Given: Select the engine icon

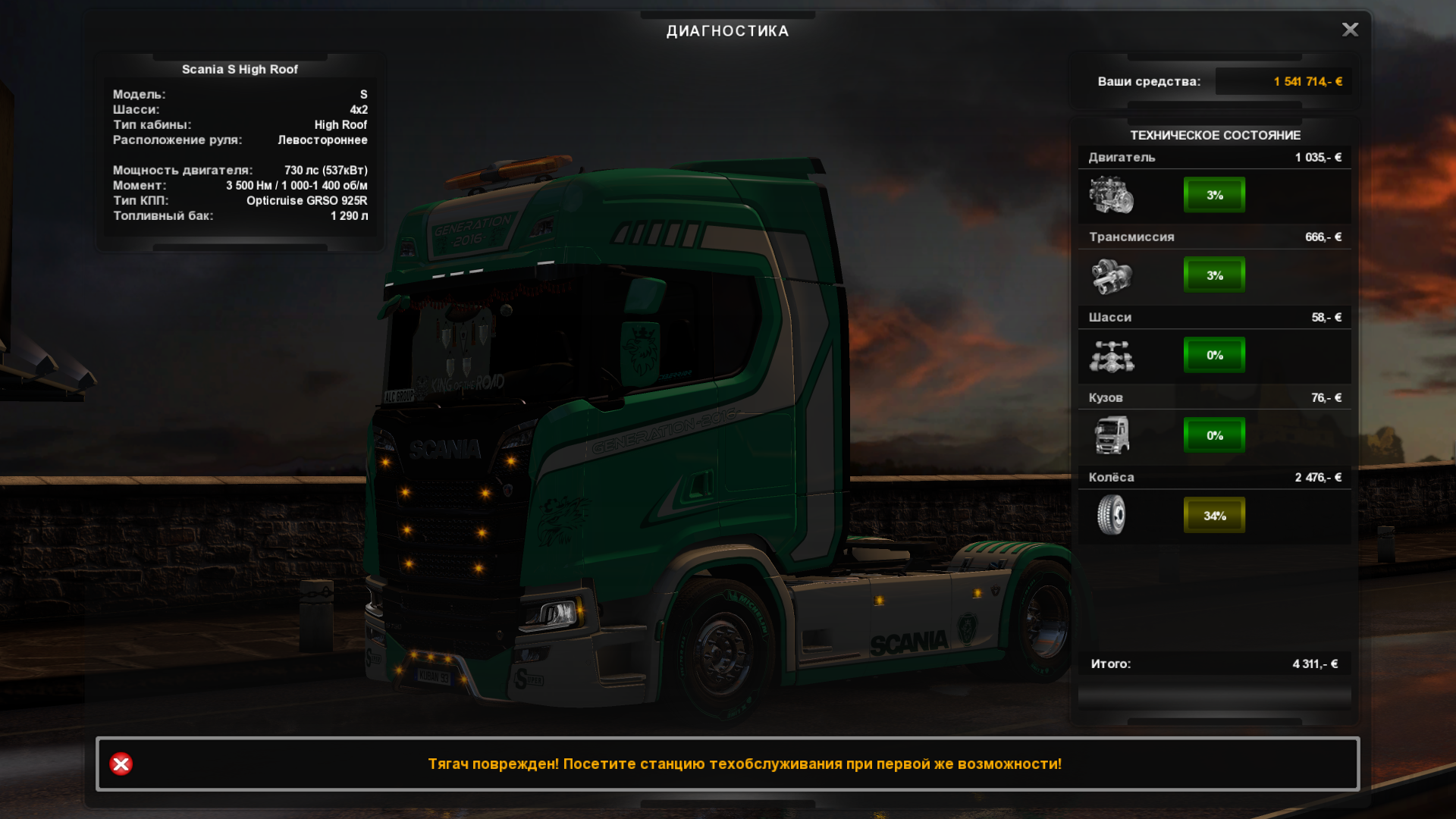Looking at the screenshot, I should pyautogui.click(x=1111, y=195).
